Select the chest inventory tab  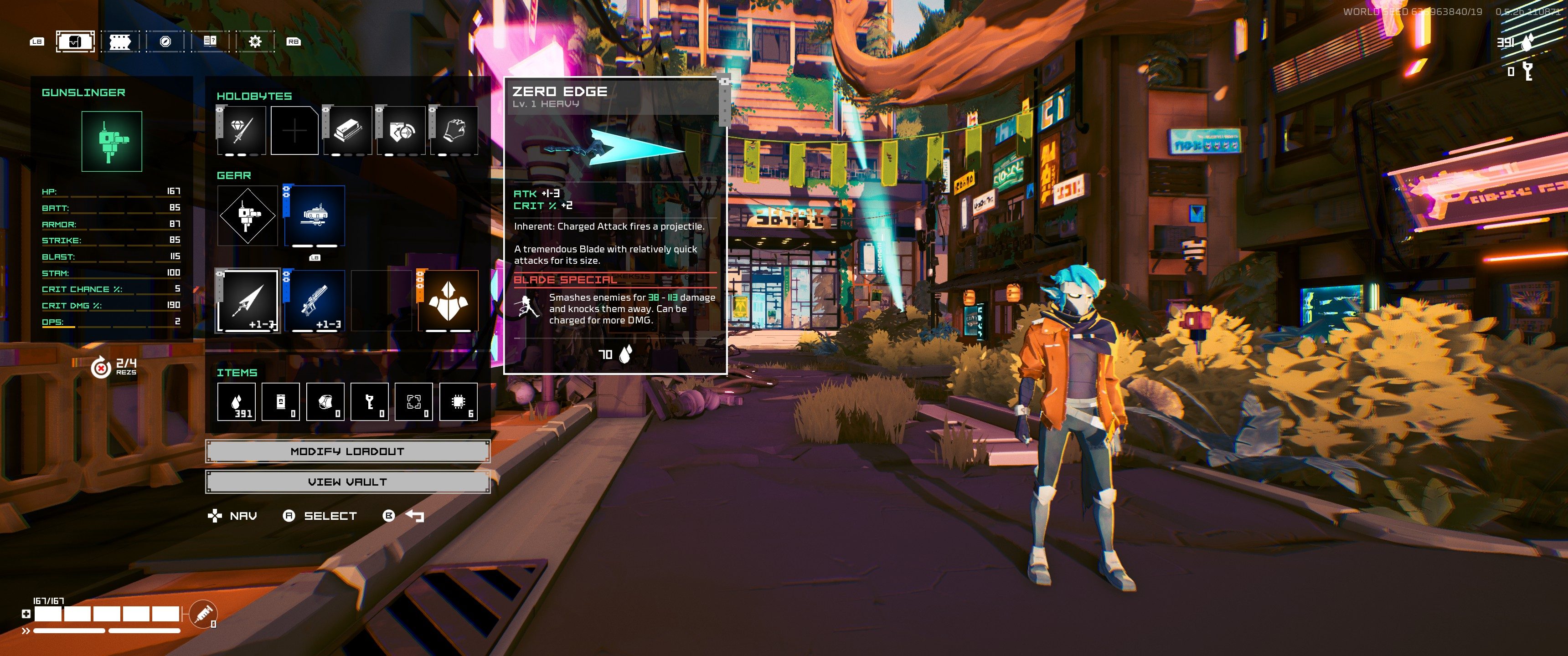tap(76, 41)
